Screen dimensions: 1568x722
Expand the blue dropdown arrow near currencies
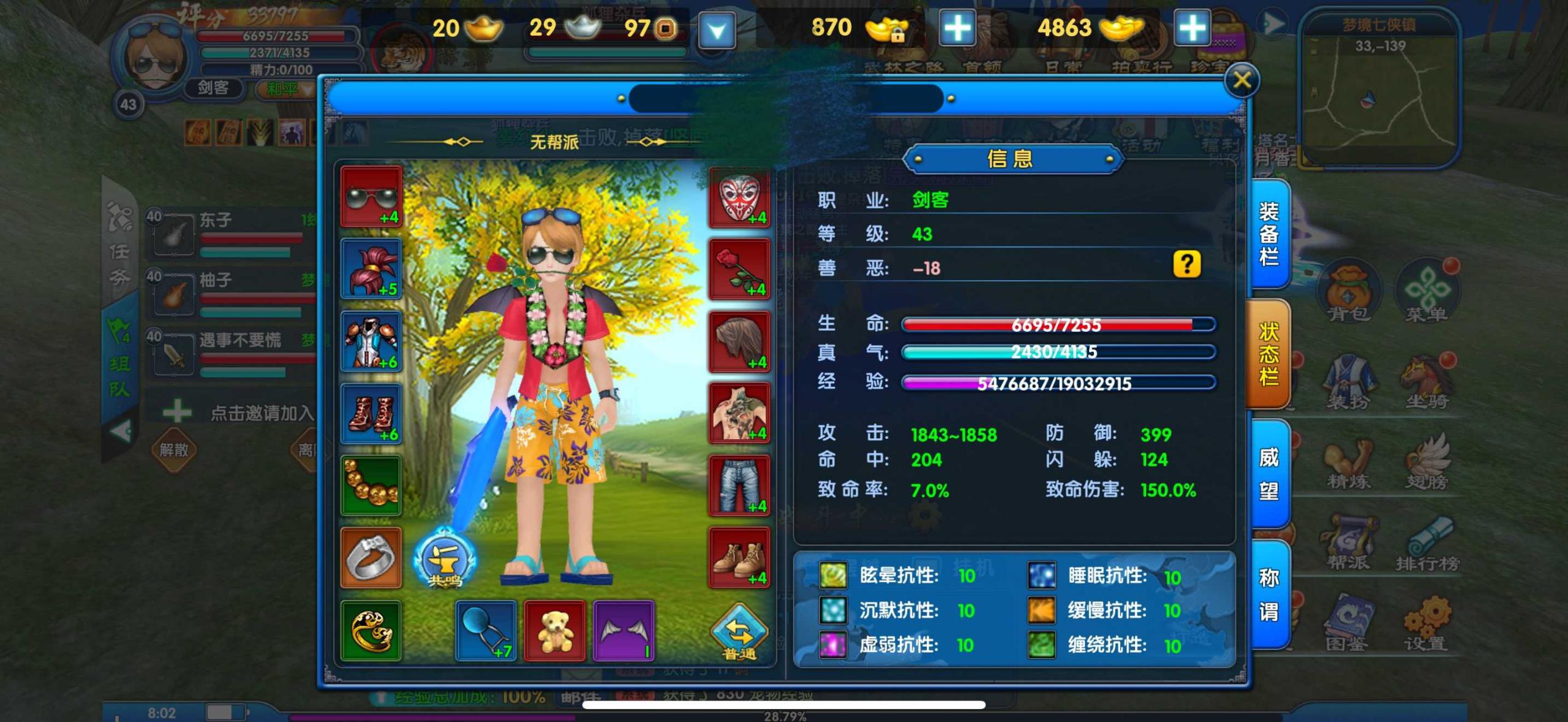[717, 29]
